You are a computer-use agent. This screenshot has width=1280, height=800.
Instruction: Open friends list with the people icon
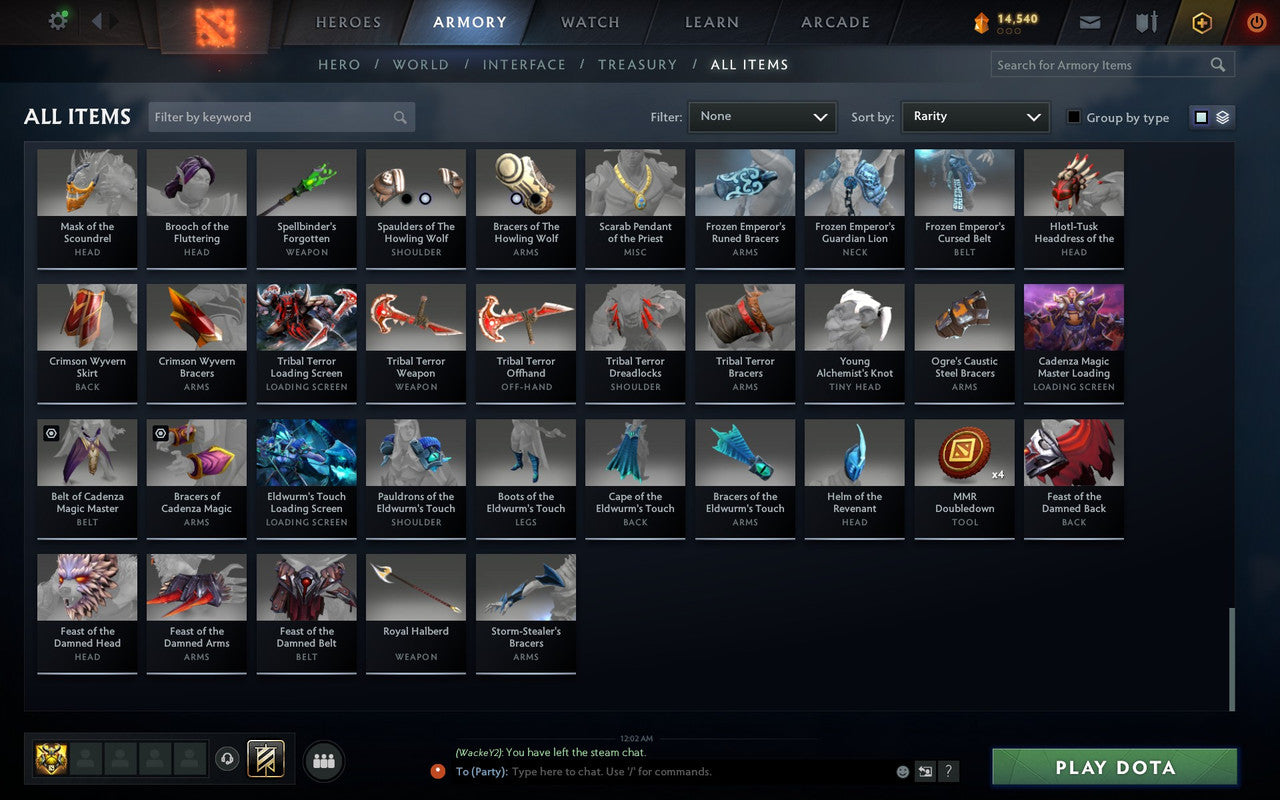coord(323,760)
